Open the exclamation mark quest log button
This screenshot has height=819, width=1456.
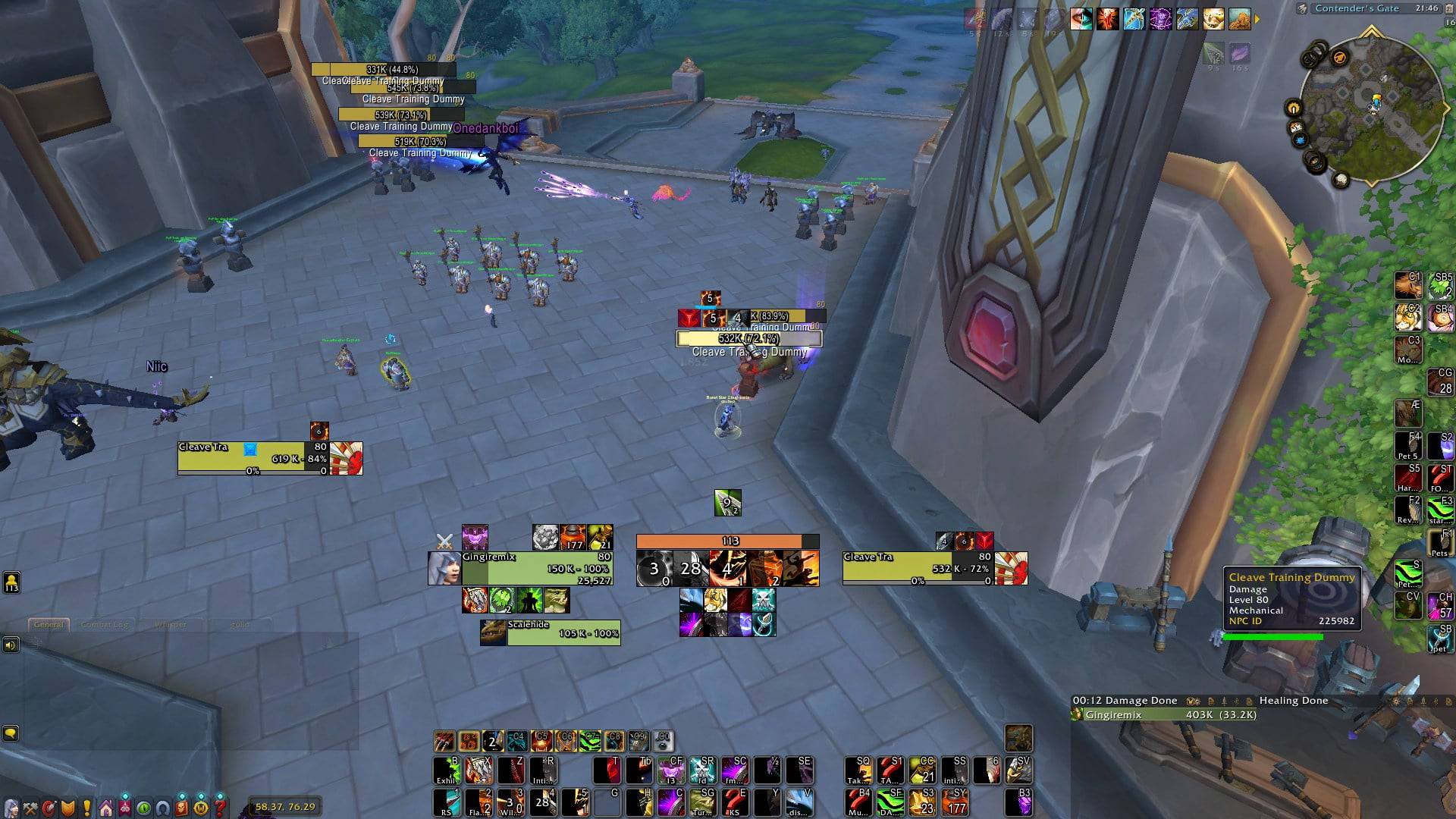coord(87,807)
